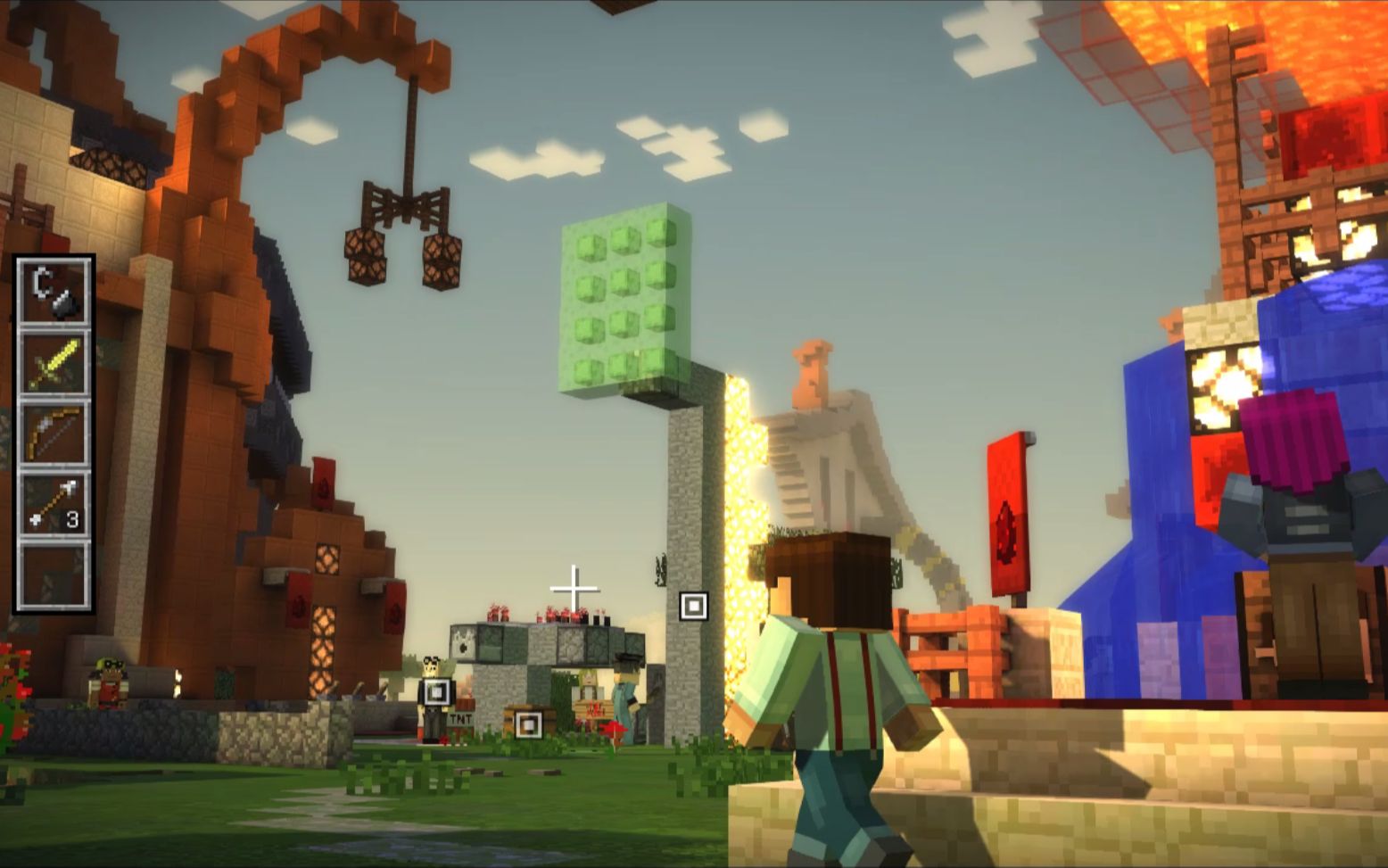This screenshot has width=1388, height=868.
Task: Click the interaction marker on the suited NPC
Action: pyautogui.click(x=437, y=692)
